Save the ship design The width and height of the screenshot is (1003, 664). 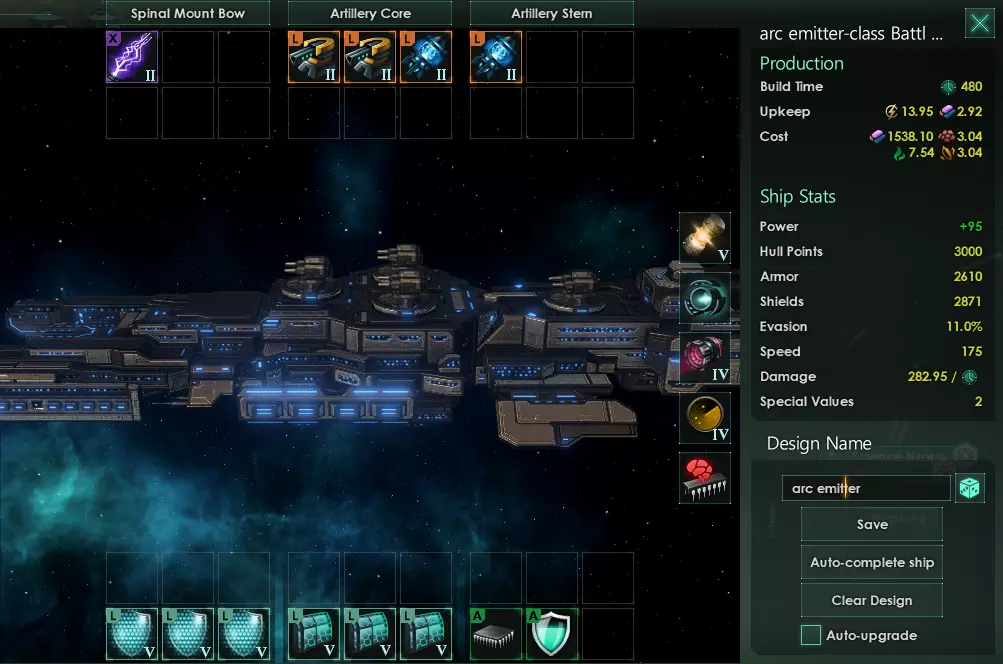tap(872, 524)
